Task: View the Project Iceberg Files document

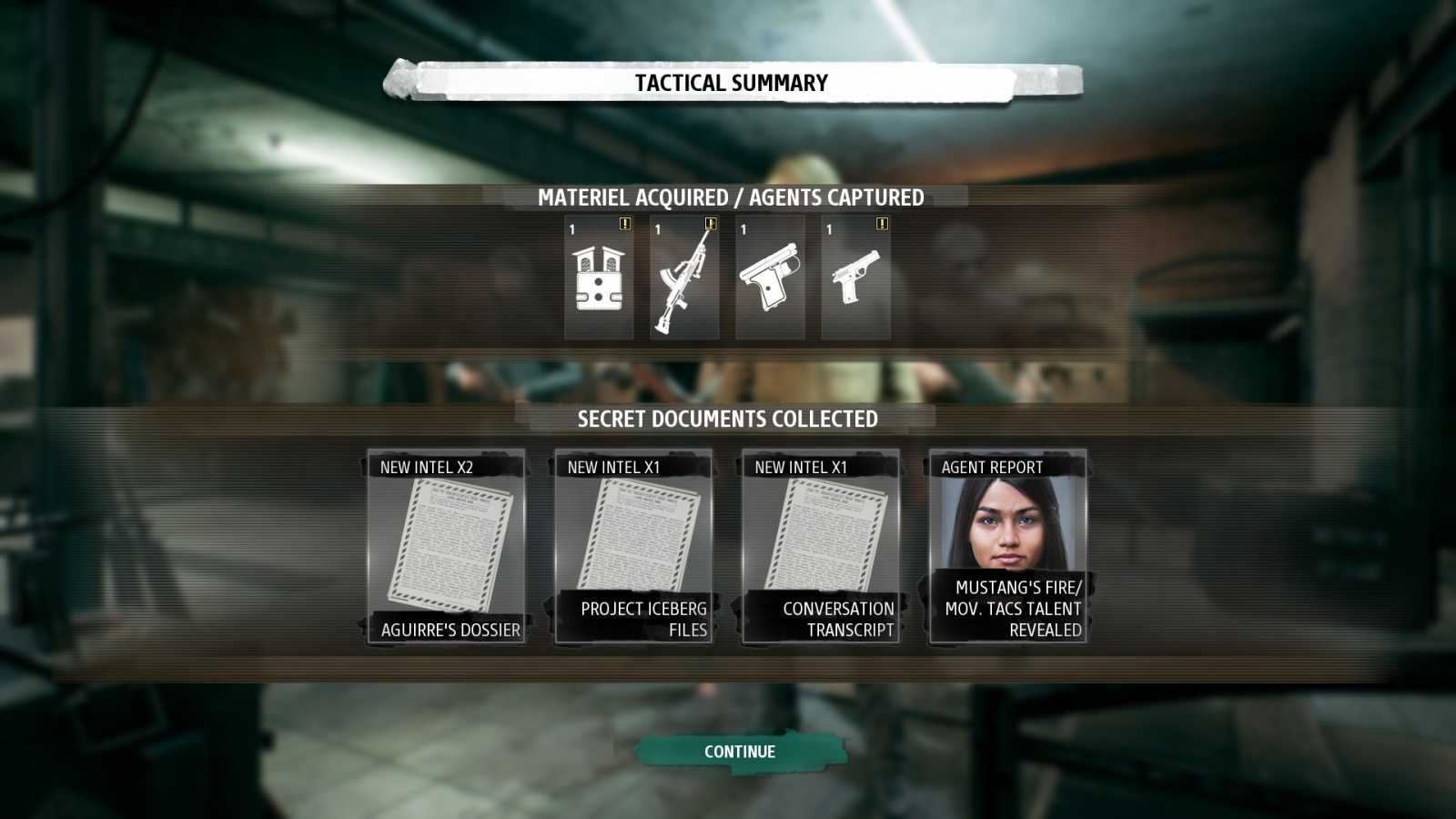Action: (x=634, y=546)
